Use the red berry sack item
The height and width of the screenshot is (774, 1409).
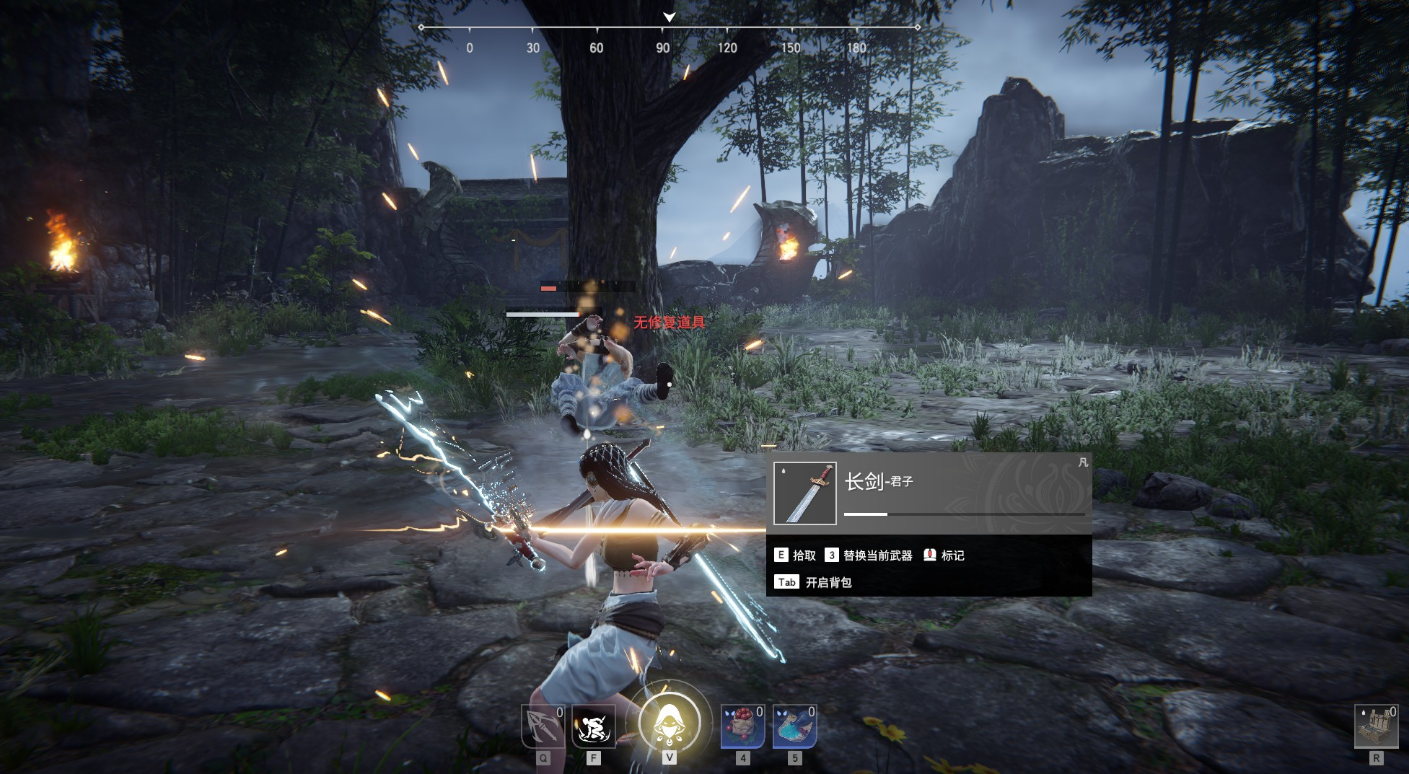click(x=743, y=726)
